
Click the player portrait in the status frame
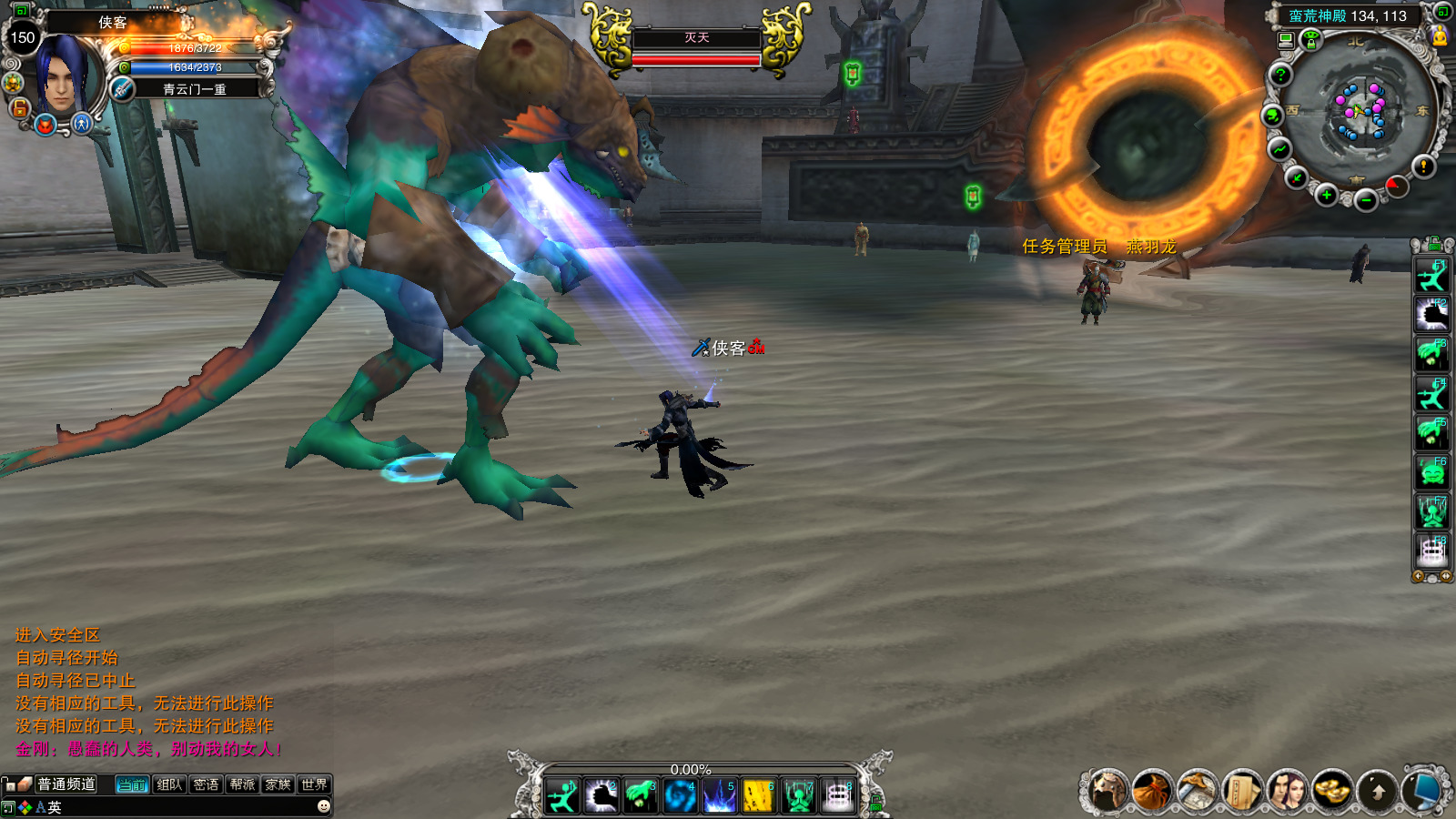(x=62, y=75)
